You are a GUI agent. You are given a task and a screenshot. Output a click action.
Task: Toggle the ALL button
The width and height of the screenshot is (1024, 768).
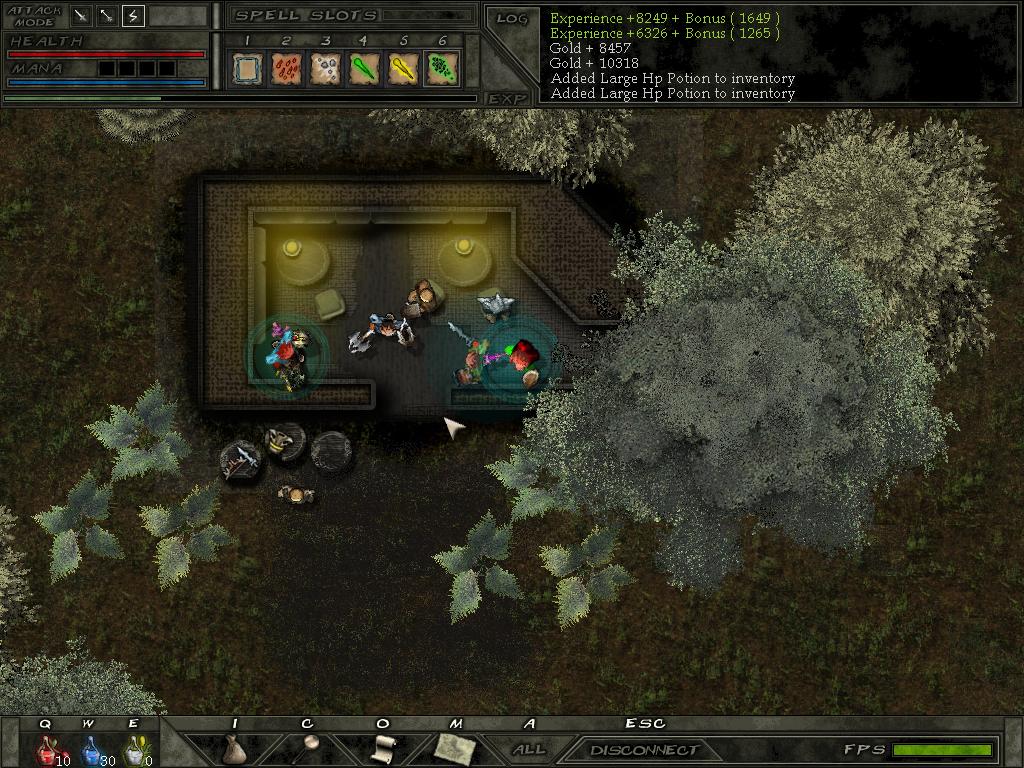click(529, 749)
